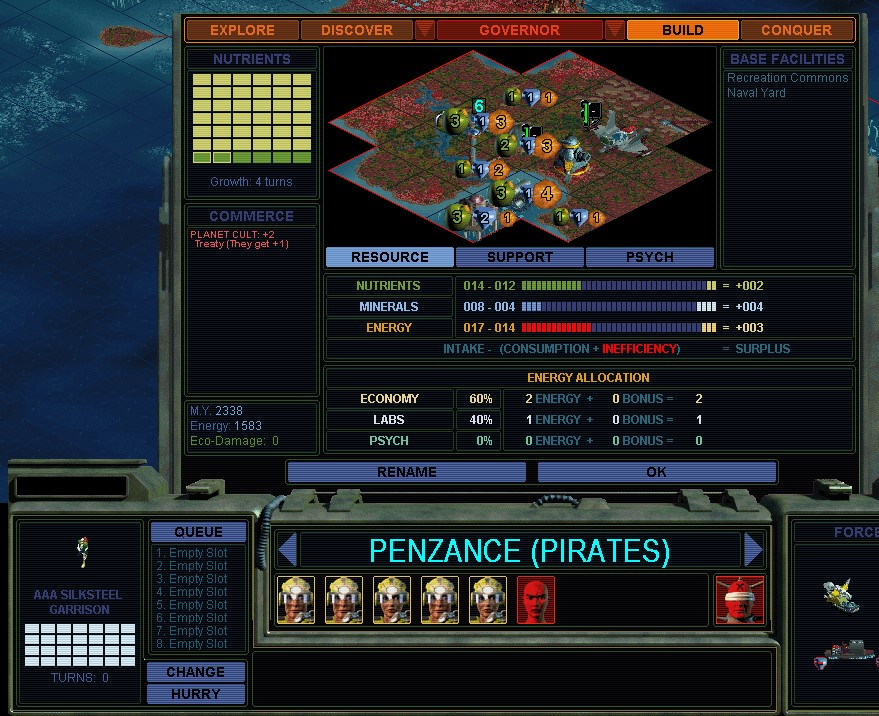Open the Psych tab
This screenshot has width=879, height=716.
click(x=649, y=257)
